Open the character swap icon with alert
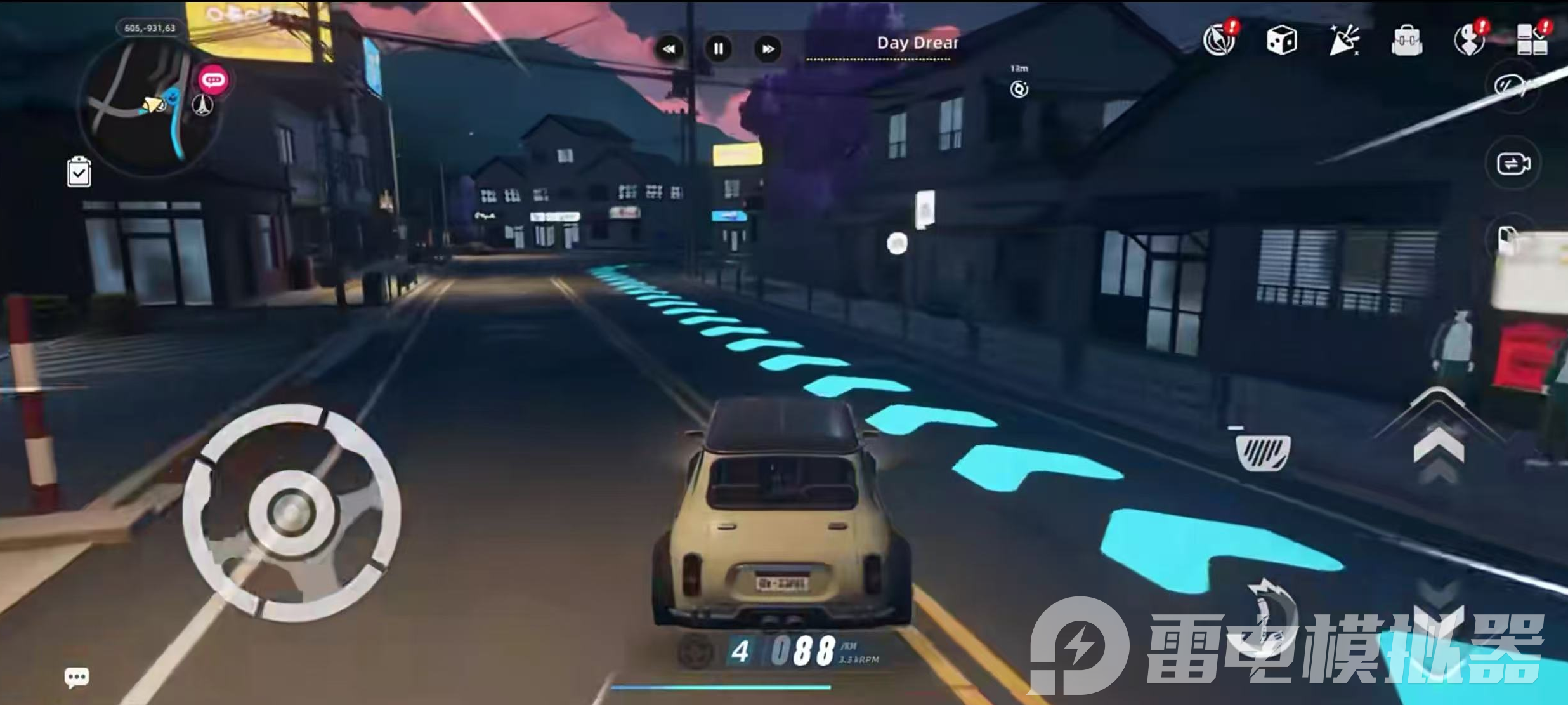This screenshot has height=705, width=1568. (1469, 41)
